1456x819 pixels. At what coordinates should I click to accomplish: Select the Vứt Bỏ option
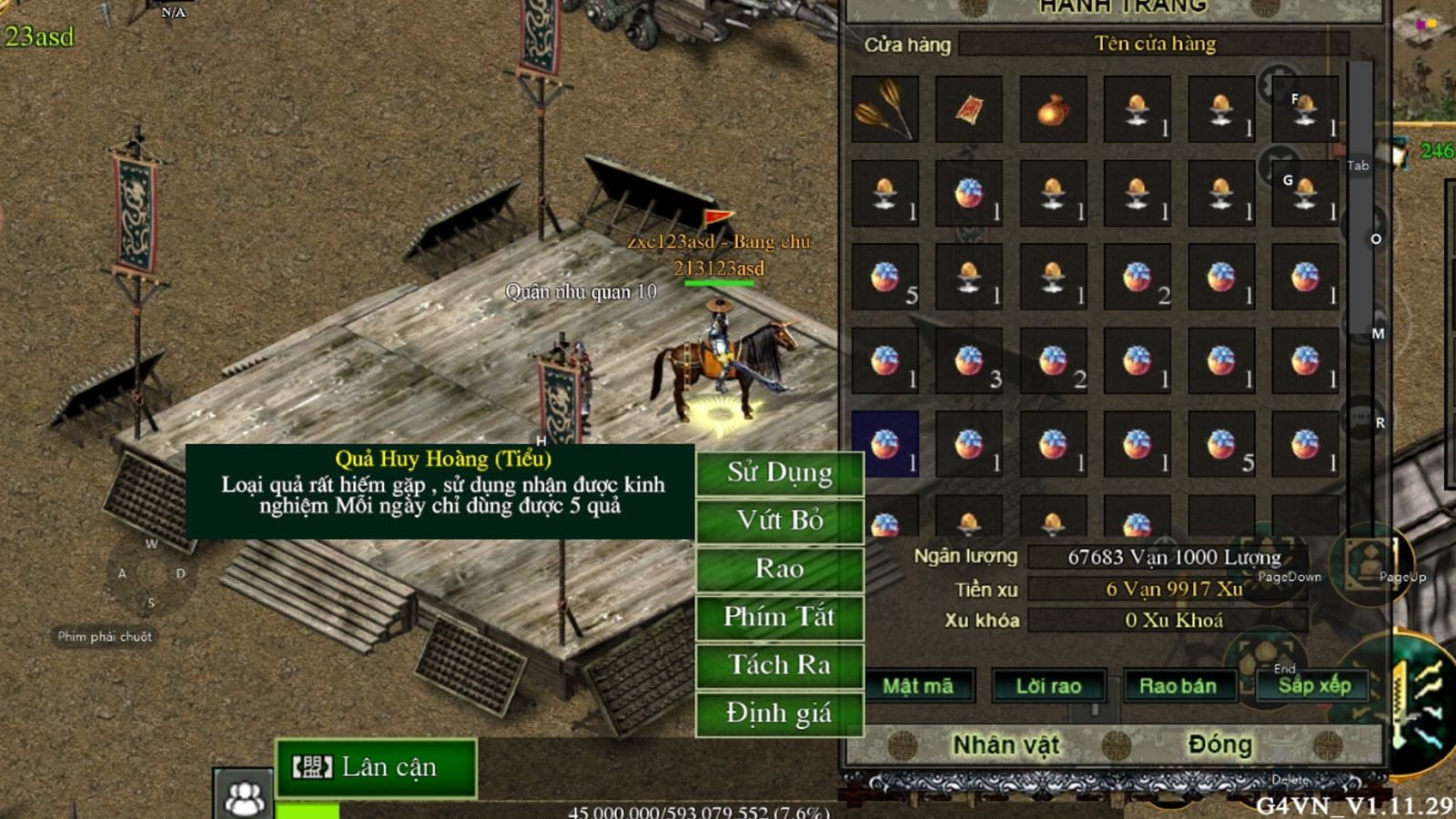point(779,521)
